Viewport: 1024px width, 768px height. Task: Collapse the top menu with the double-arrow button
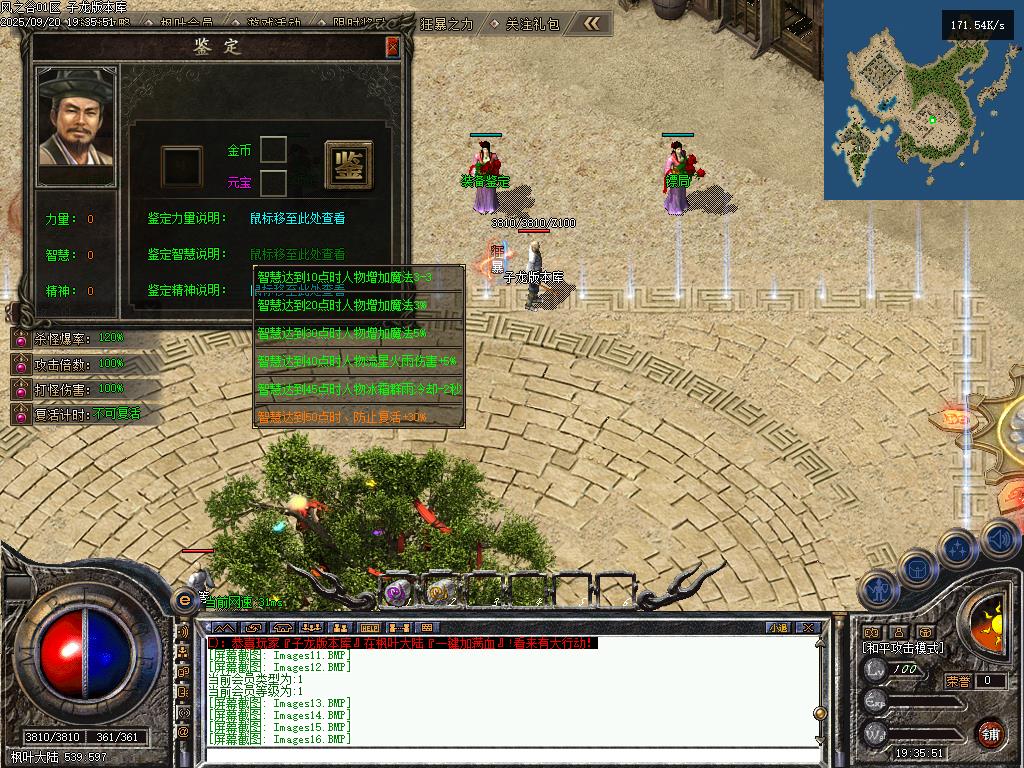coord(592,23)
